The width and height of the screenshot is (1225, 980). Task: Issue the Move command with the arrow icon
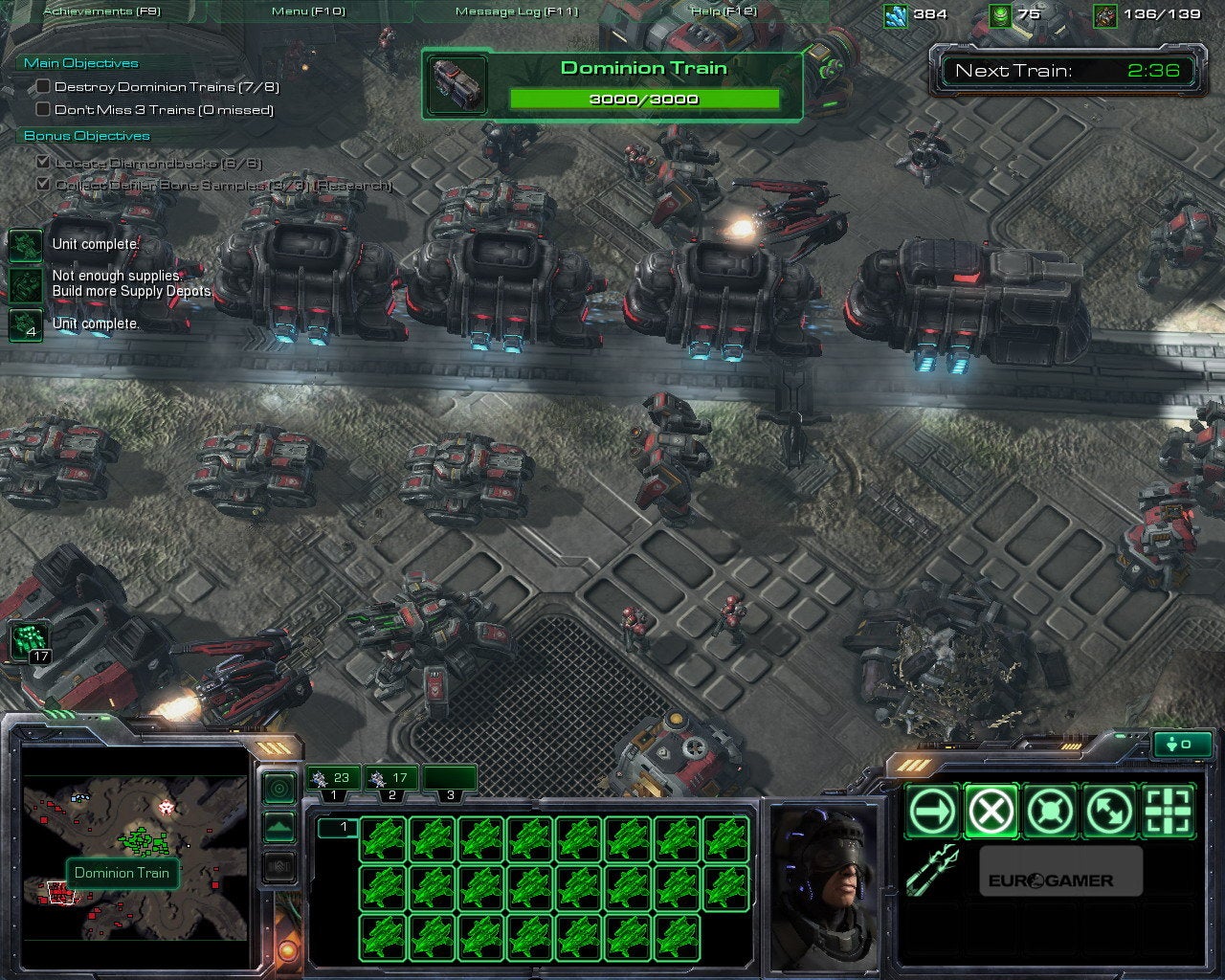coord(932,813)
